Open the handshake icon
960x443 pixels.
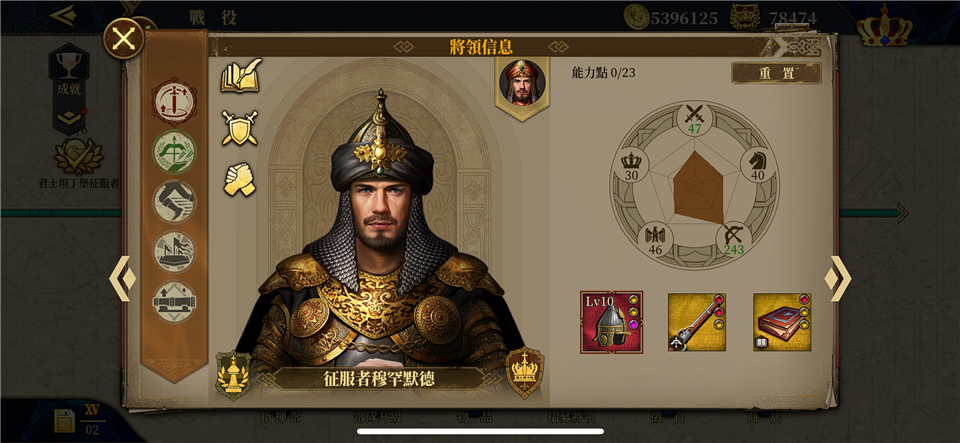[240, 178]
